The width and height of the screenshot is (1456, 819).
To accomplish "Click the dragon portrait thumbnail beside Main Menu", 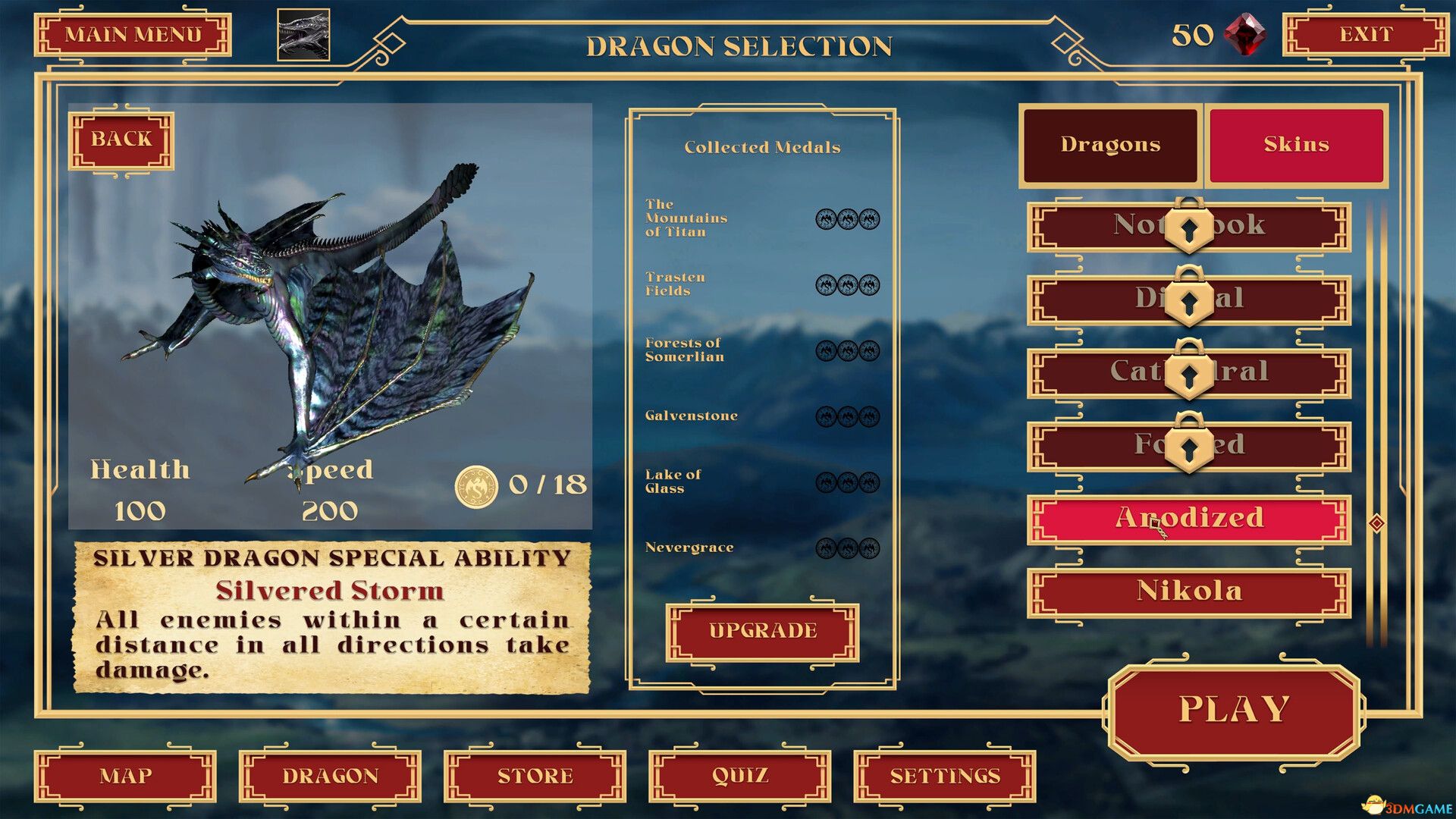I will click(x=303, y=36).
